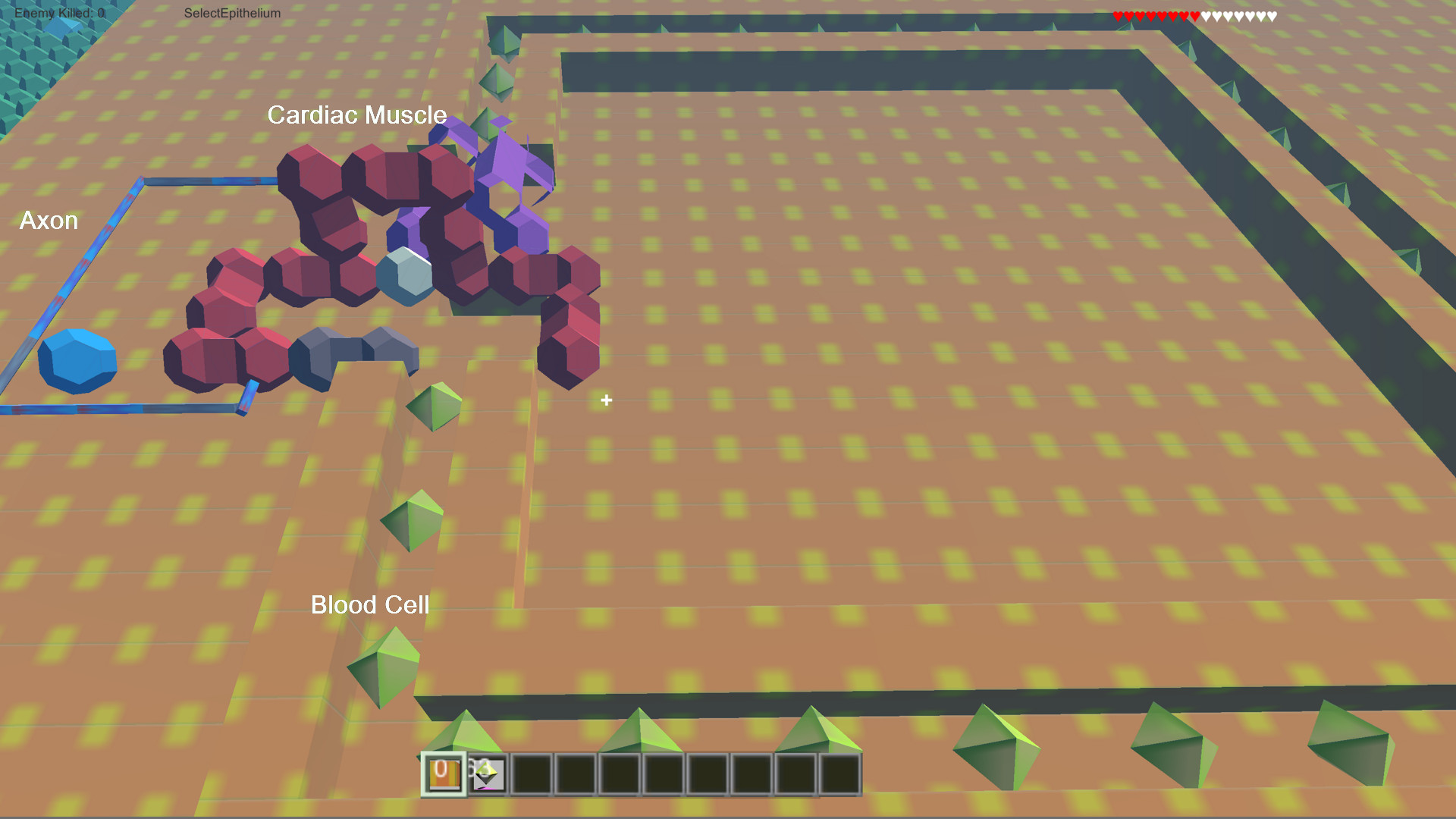Click the first red heart in the health bar

tap(1119, 14)
